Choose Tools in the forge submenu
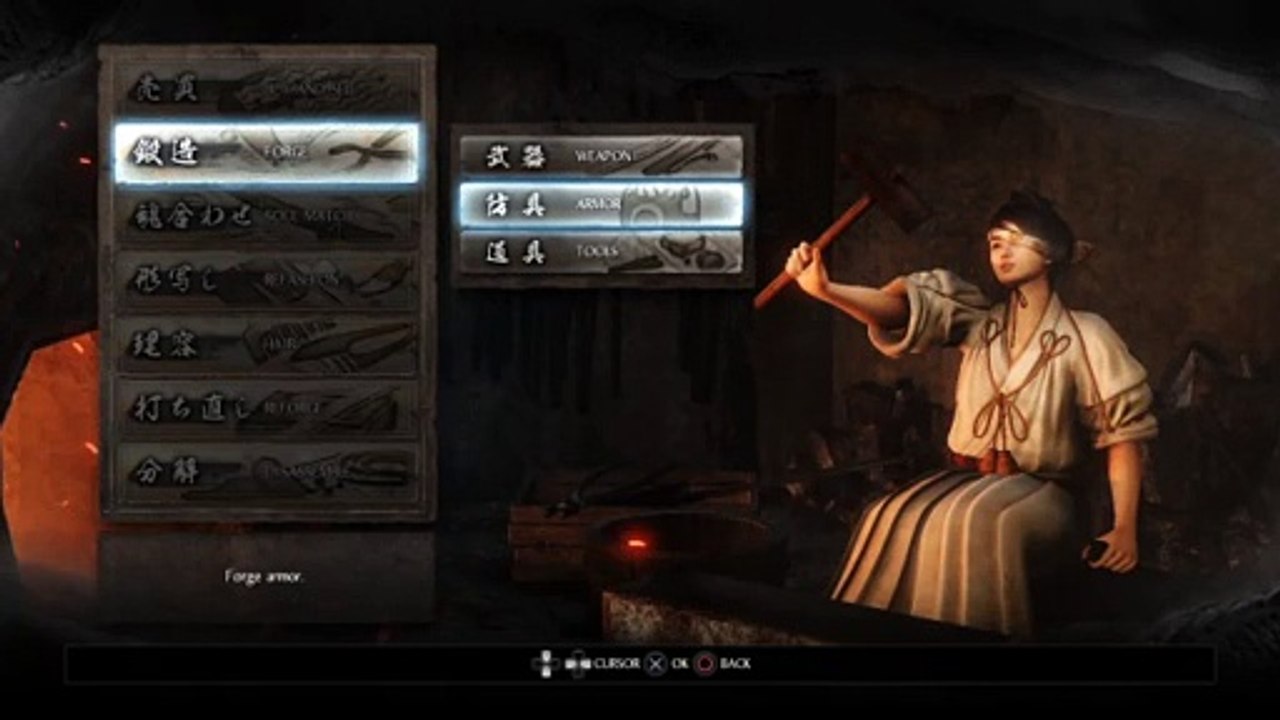The image size is (1280, 720). [x=601, y=252]
